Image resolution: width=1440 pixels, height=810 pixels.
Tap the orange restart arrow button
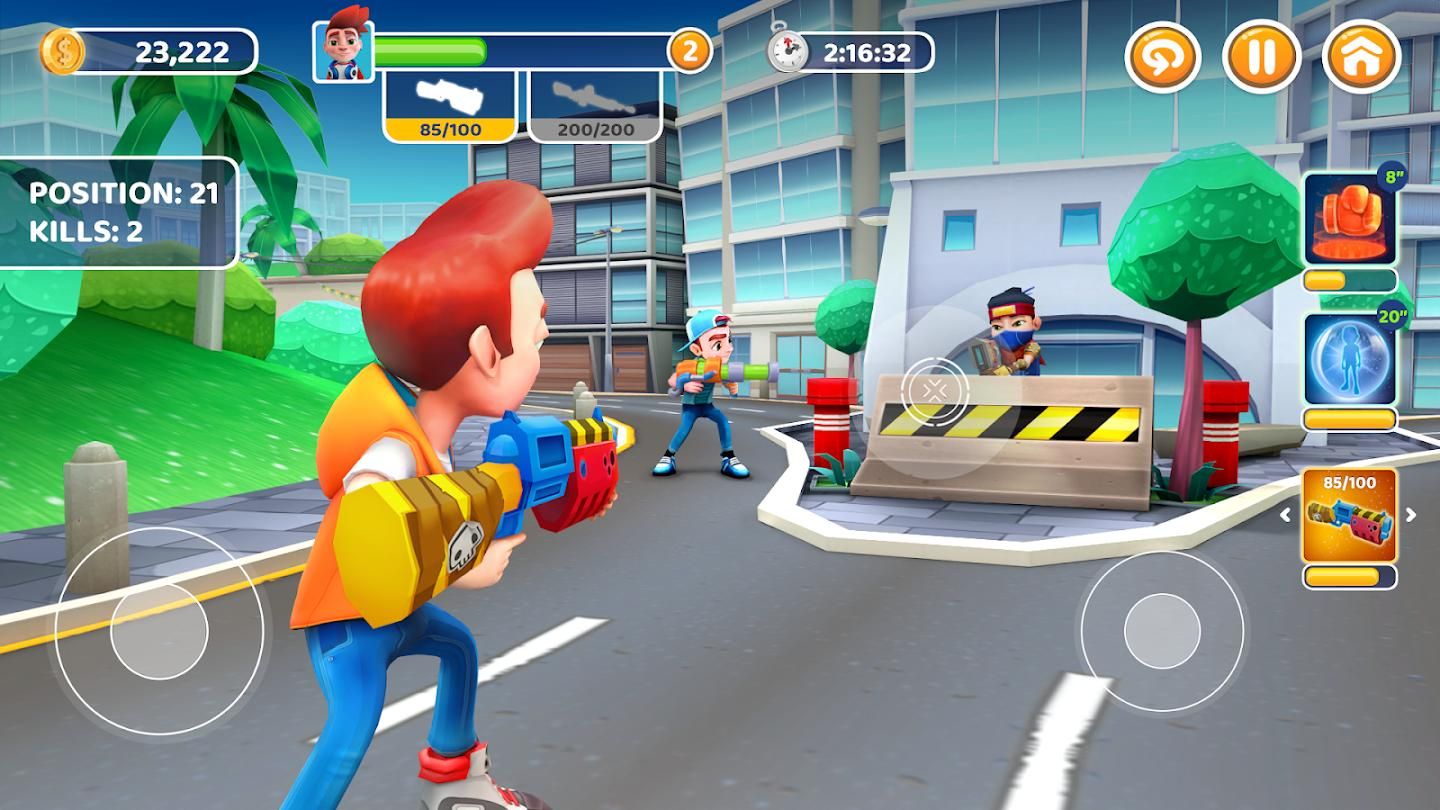pyautogui.click(x=1163, y=57)
